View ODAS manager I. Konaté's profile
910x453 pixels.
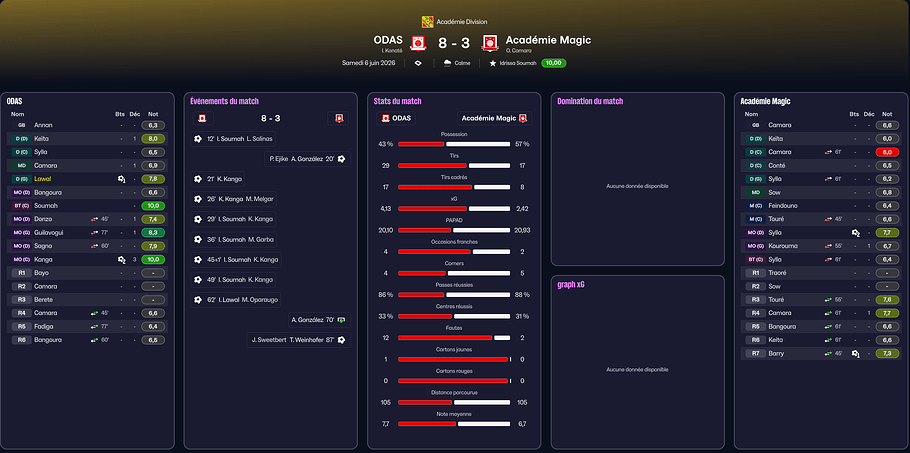point(391,50)
